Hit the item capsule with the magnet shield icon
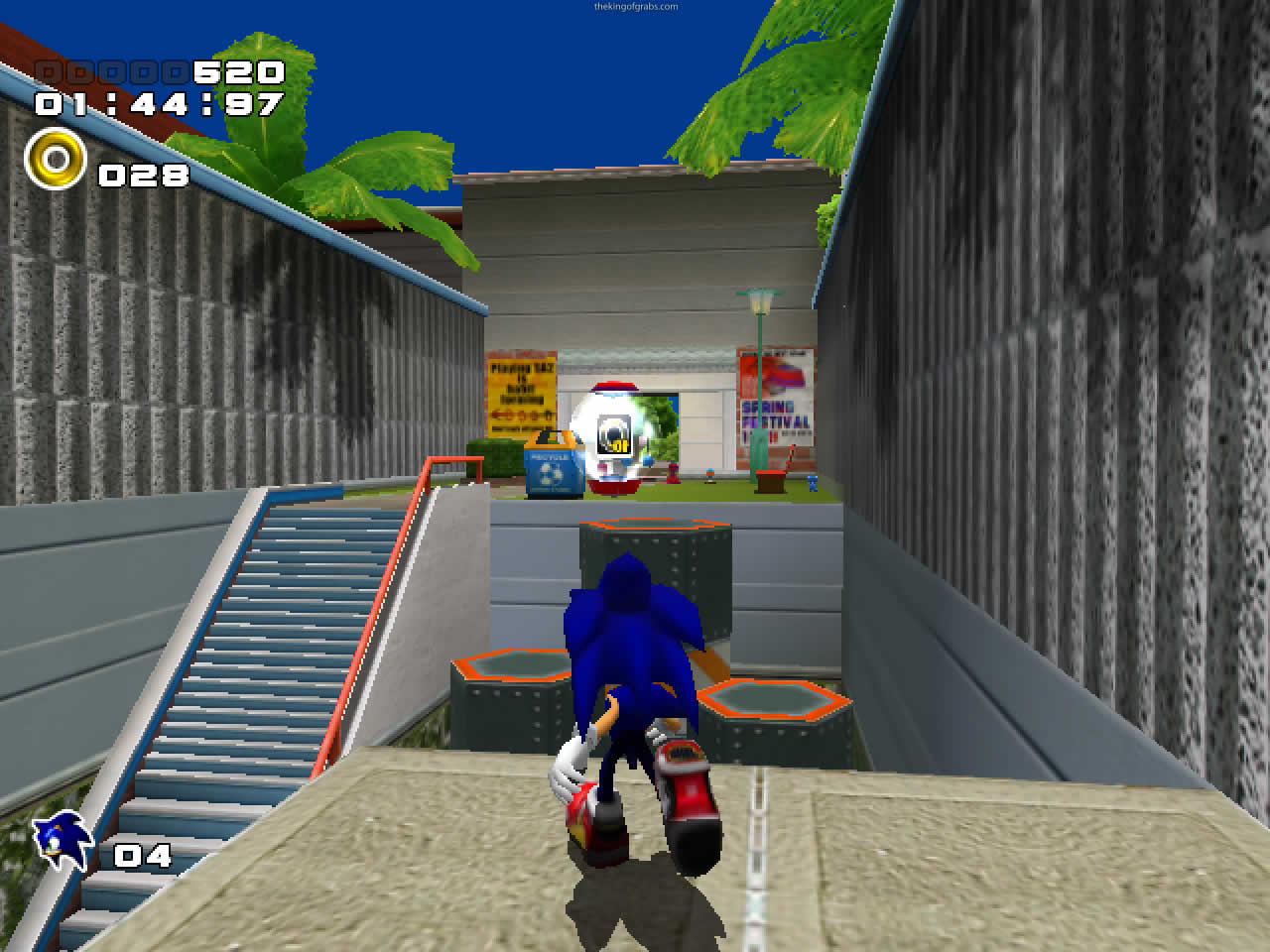1270x952 pixels. pos(613,434)
